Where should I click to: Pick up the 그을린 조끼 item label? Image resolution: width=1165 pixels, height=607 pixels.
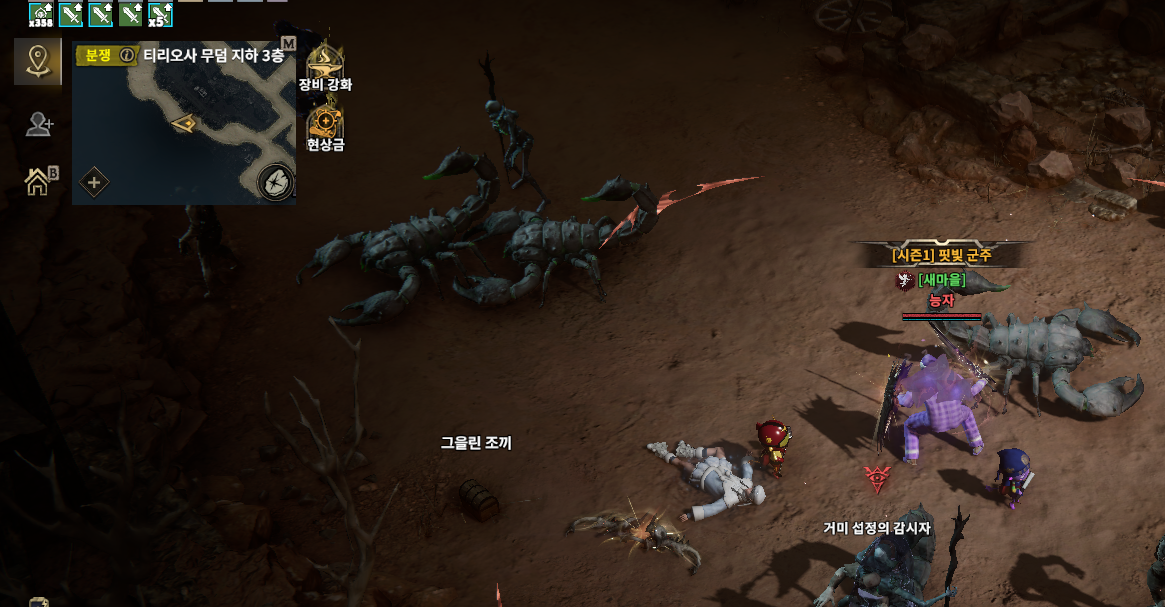tap(476, 442)
